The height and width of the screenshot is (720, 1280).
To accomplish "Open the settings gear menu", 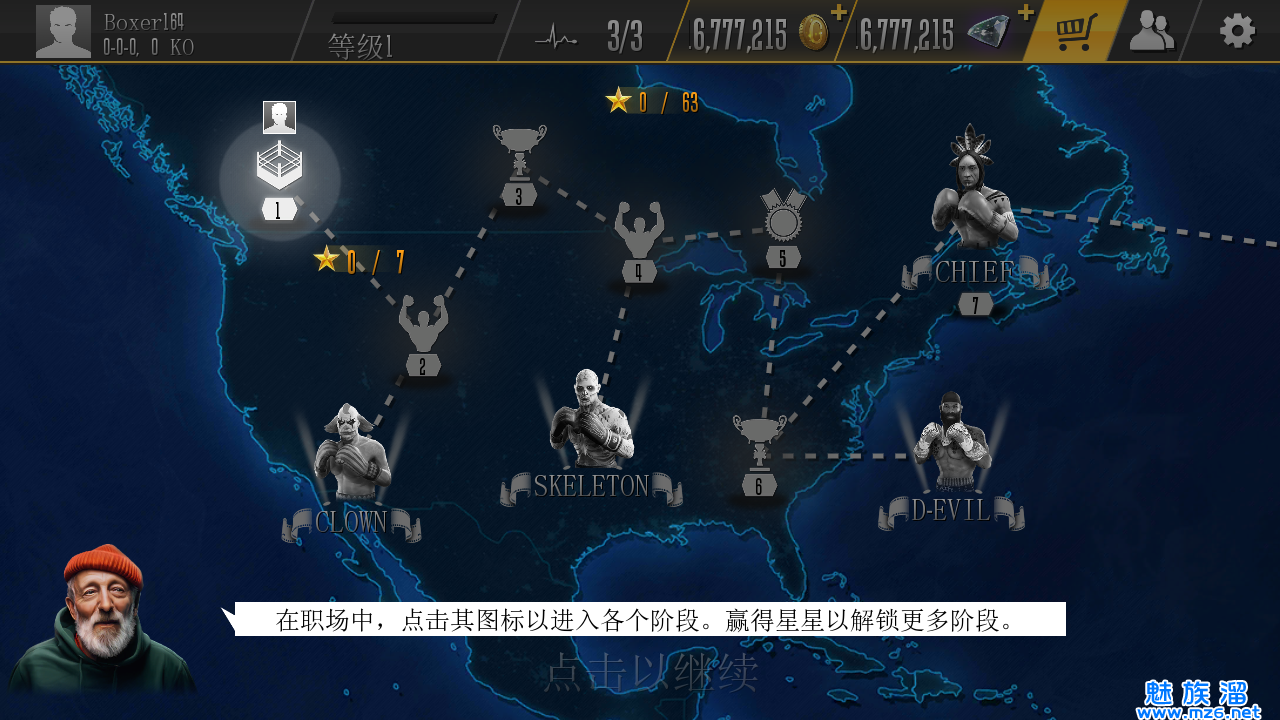I will [1237, 31].
